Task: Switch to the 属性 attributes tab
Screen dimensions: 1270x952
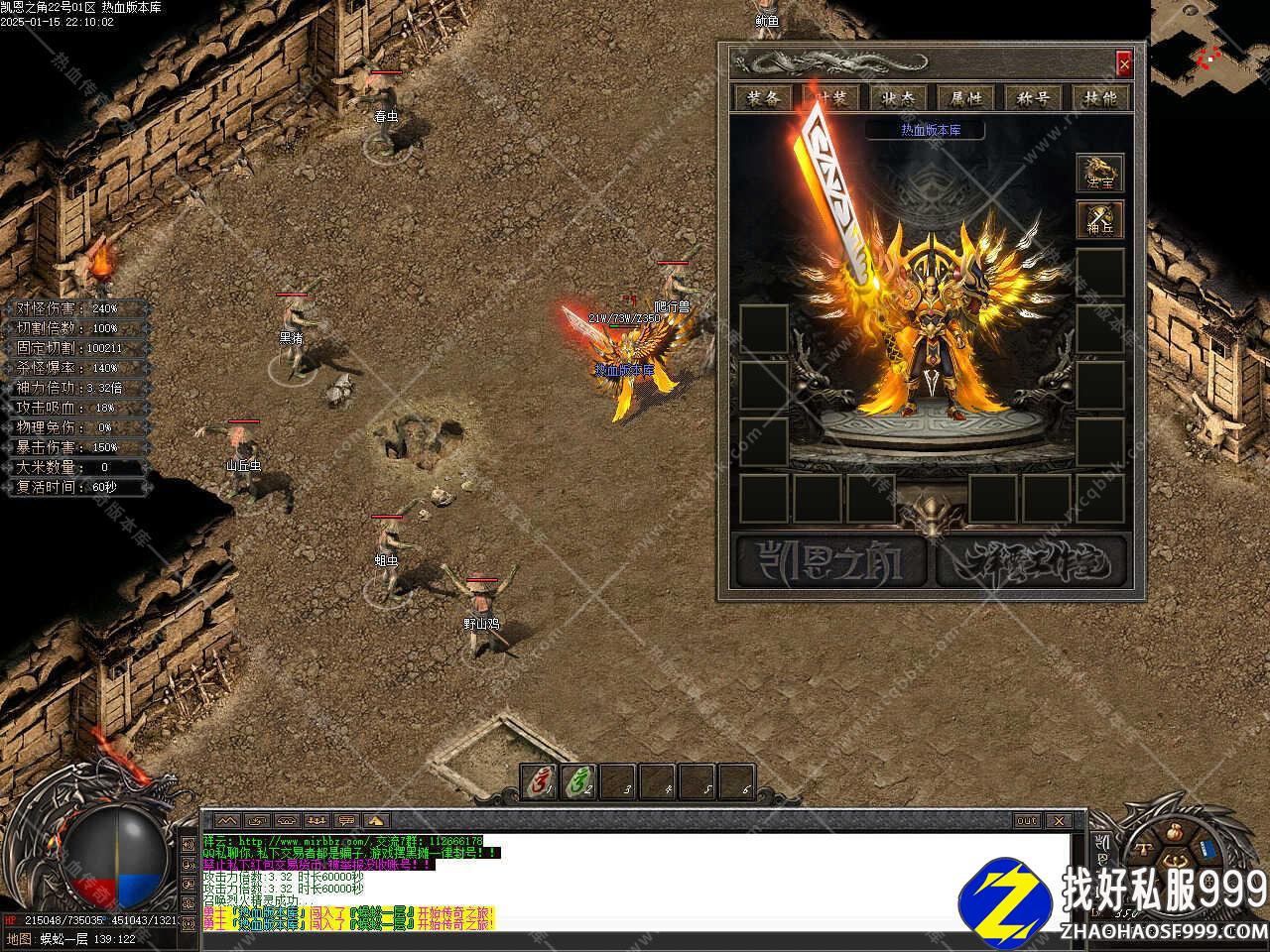Action: tap(966, 98)
